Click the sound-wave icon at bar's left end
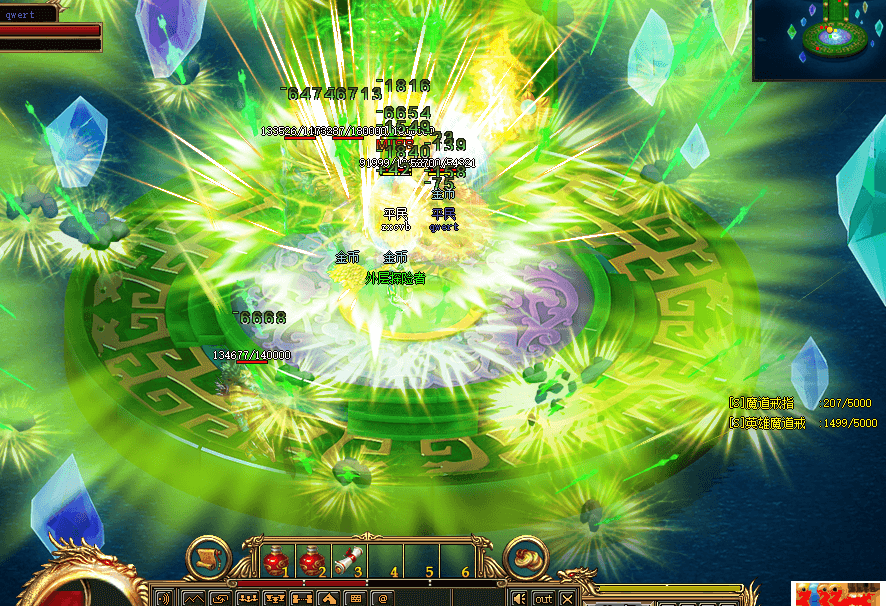 [x=165, y=598]
